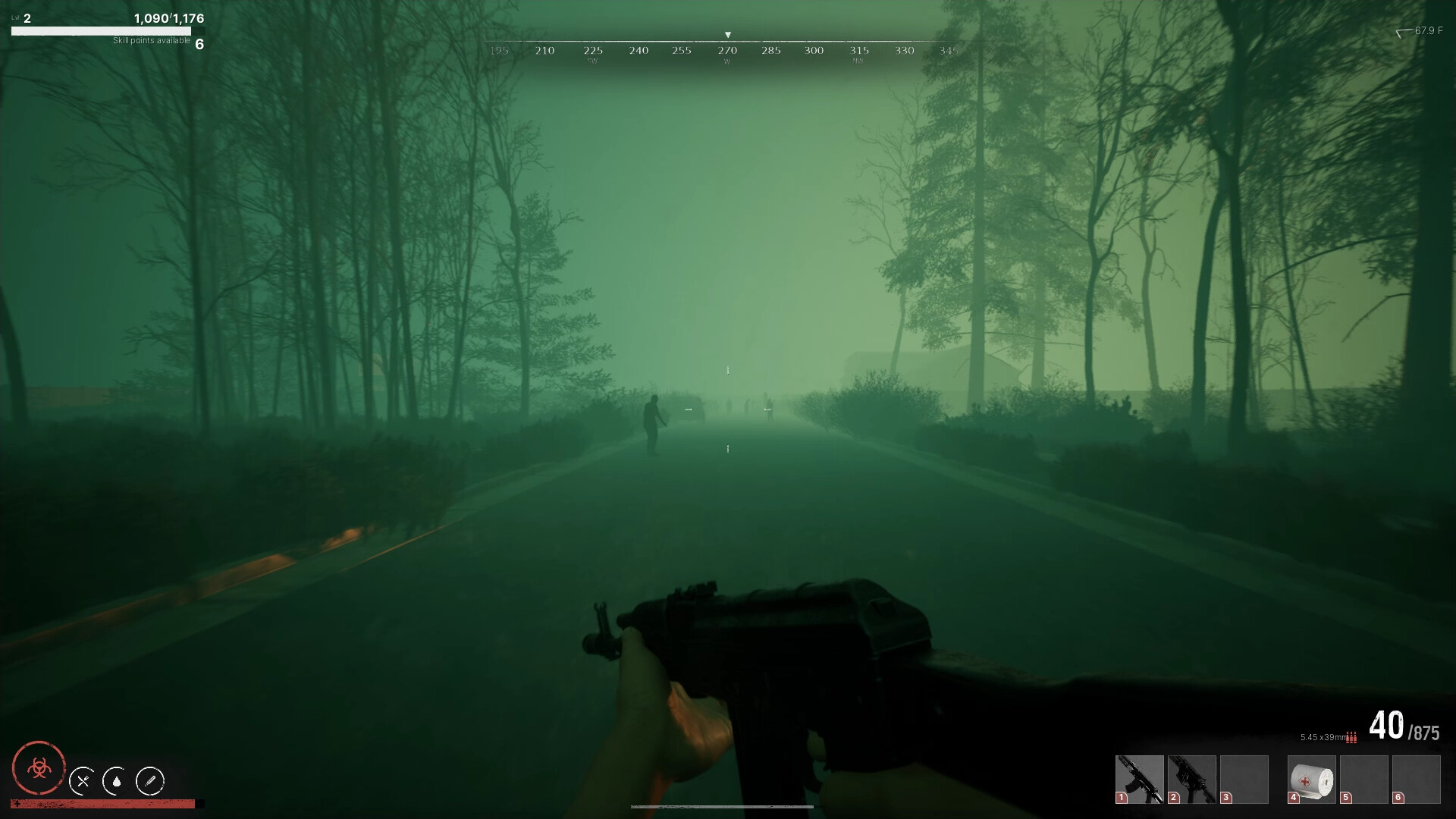This screenshot has height=819, width=1456.
Task: Select empty hotbar slot 5
Action: pos(1364,780)
